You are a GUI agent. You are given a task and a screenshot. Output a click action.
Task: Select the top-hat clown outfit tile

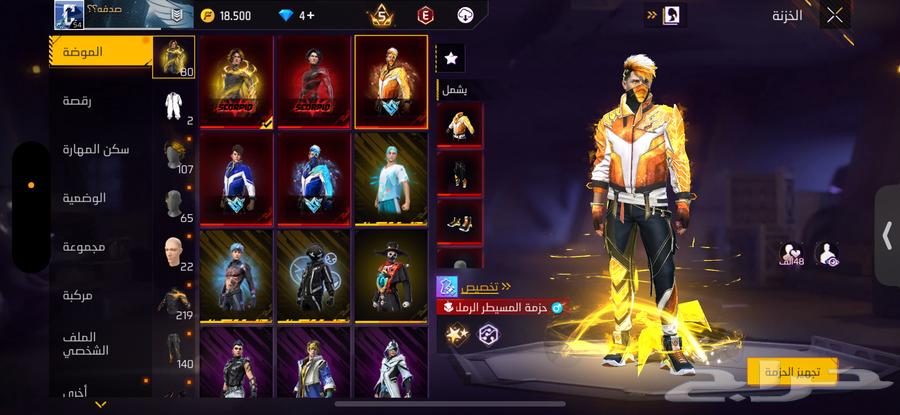(390, 276)
